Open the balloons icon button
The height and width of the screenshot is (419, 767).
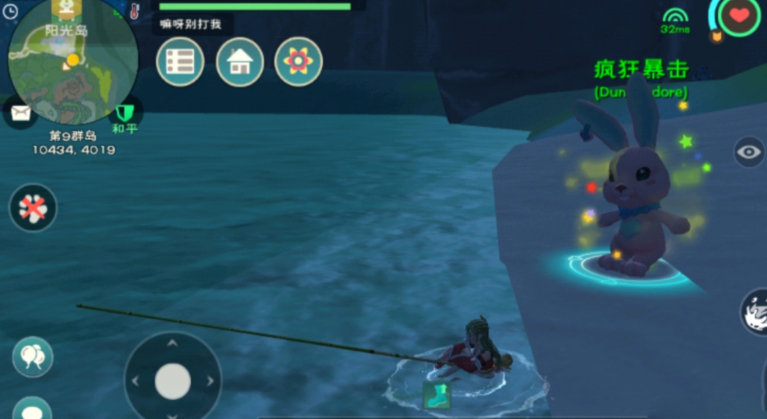pyautogui.click(x=33, y=356)
